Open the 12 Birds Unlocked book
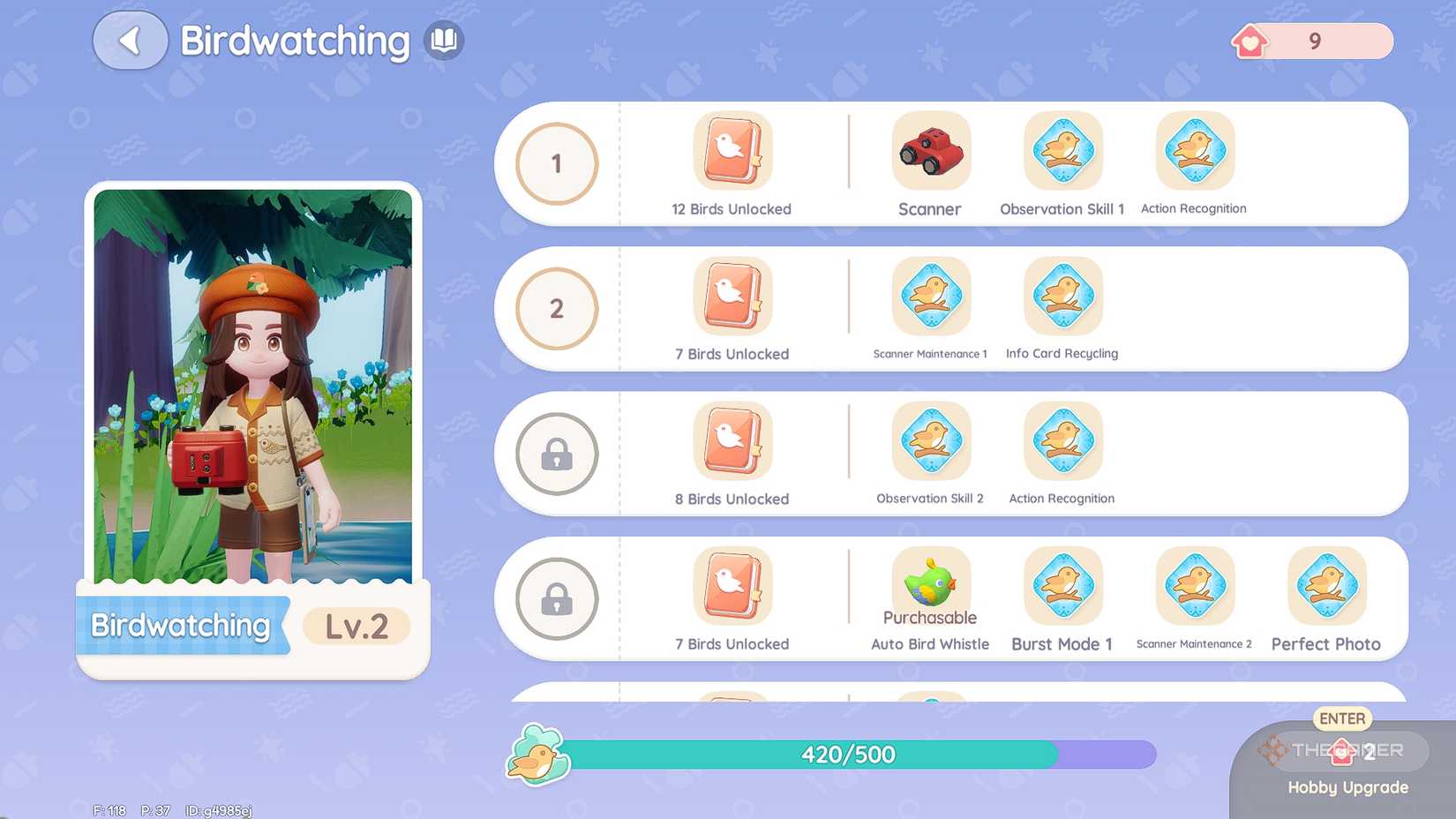 coord(731,152)
